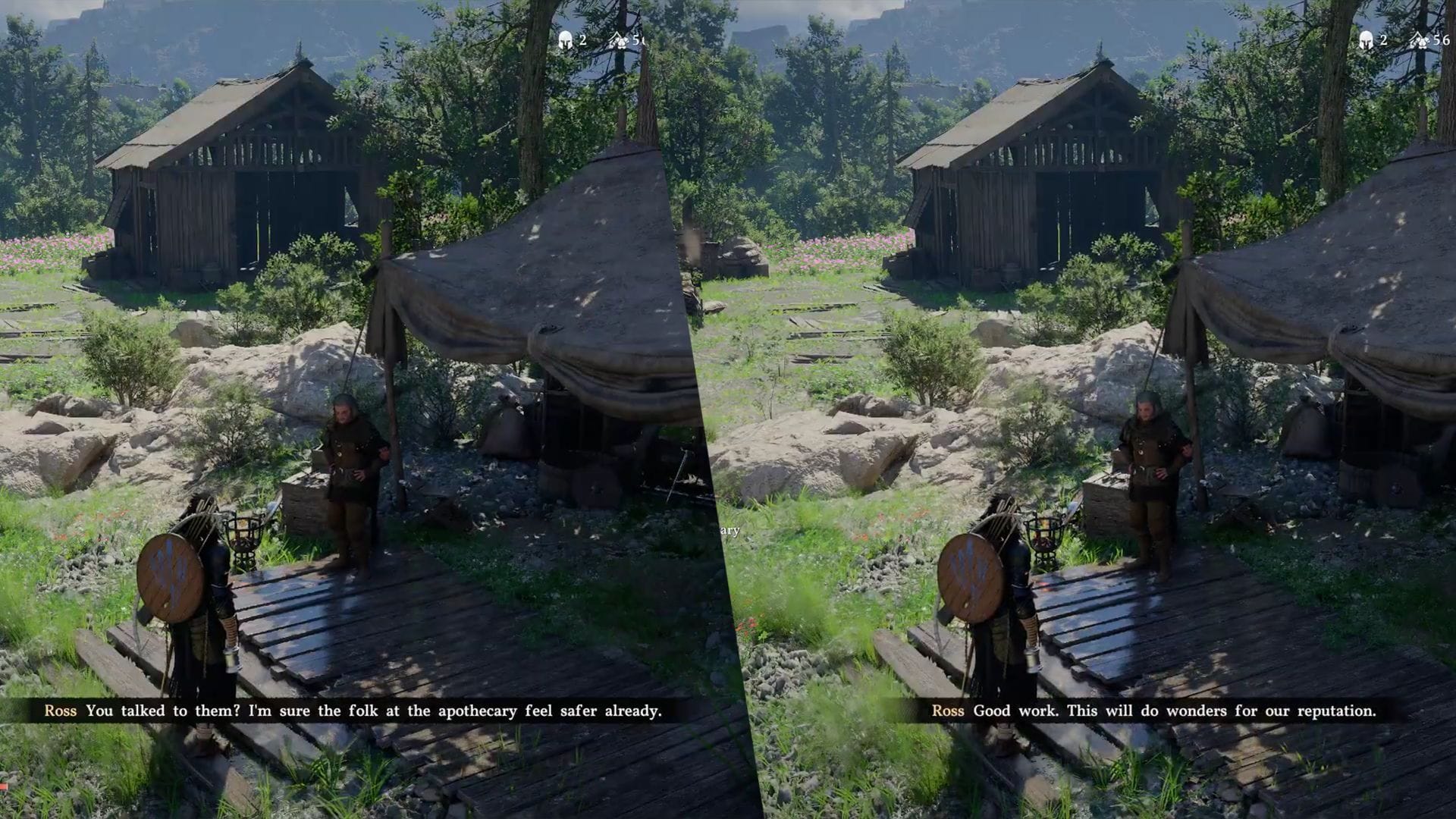Click the wooden barn in the background, right screen
Image resolution: width=1456 pixels, height=819 pixels.
(1039, 167)
